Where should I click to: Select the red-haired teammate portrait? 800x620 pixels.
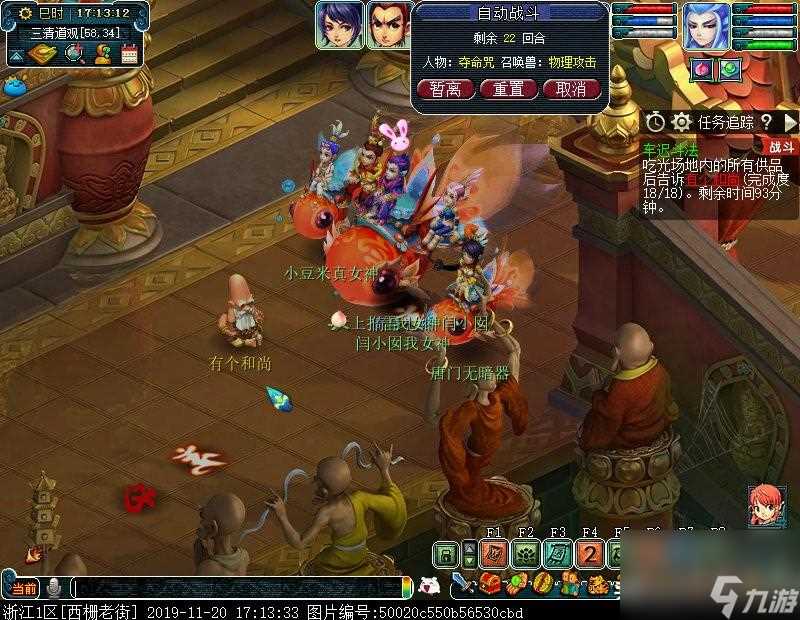(388, 25)
